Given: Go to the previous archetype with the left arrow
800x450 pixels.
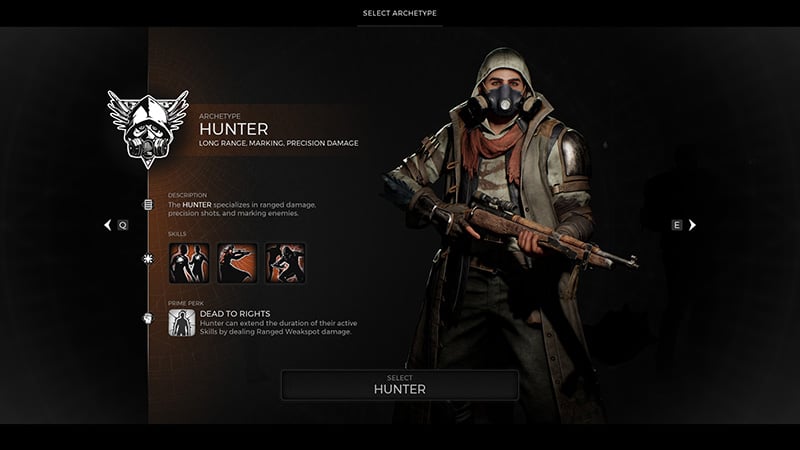Looking at the screenshot, I should pos(108,225).
